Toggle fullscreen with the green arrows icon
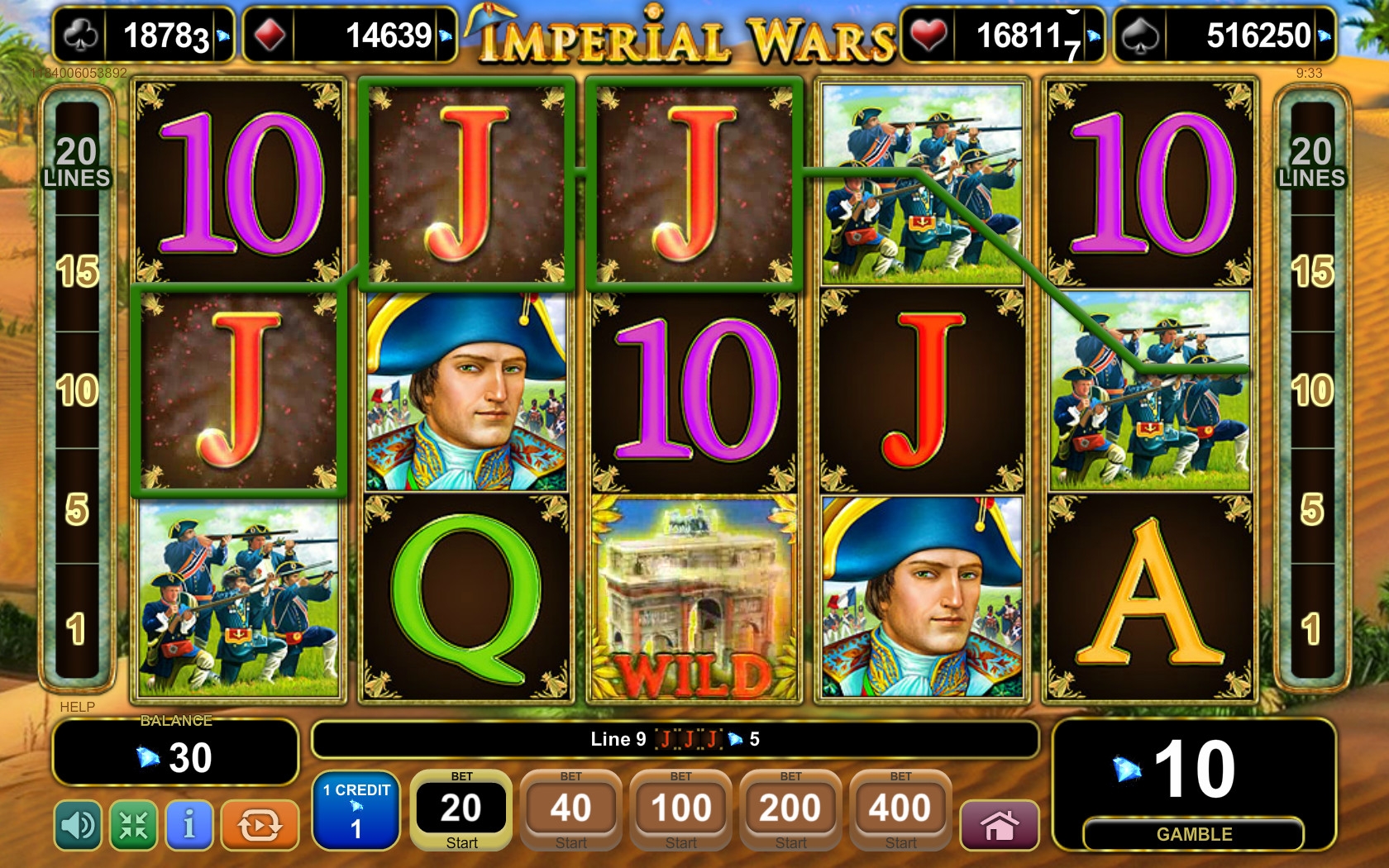Image resolution: width=1389 pixels, height=868 pixels. coord(133,825)
